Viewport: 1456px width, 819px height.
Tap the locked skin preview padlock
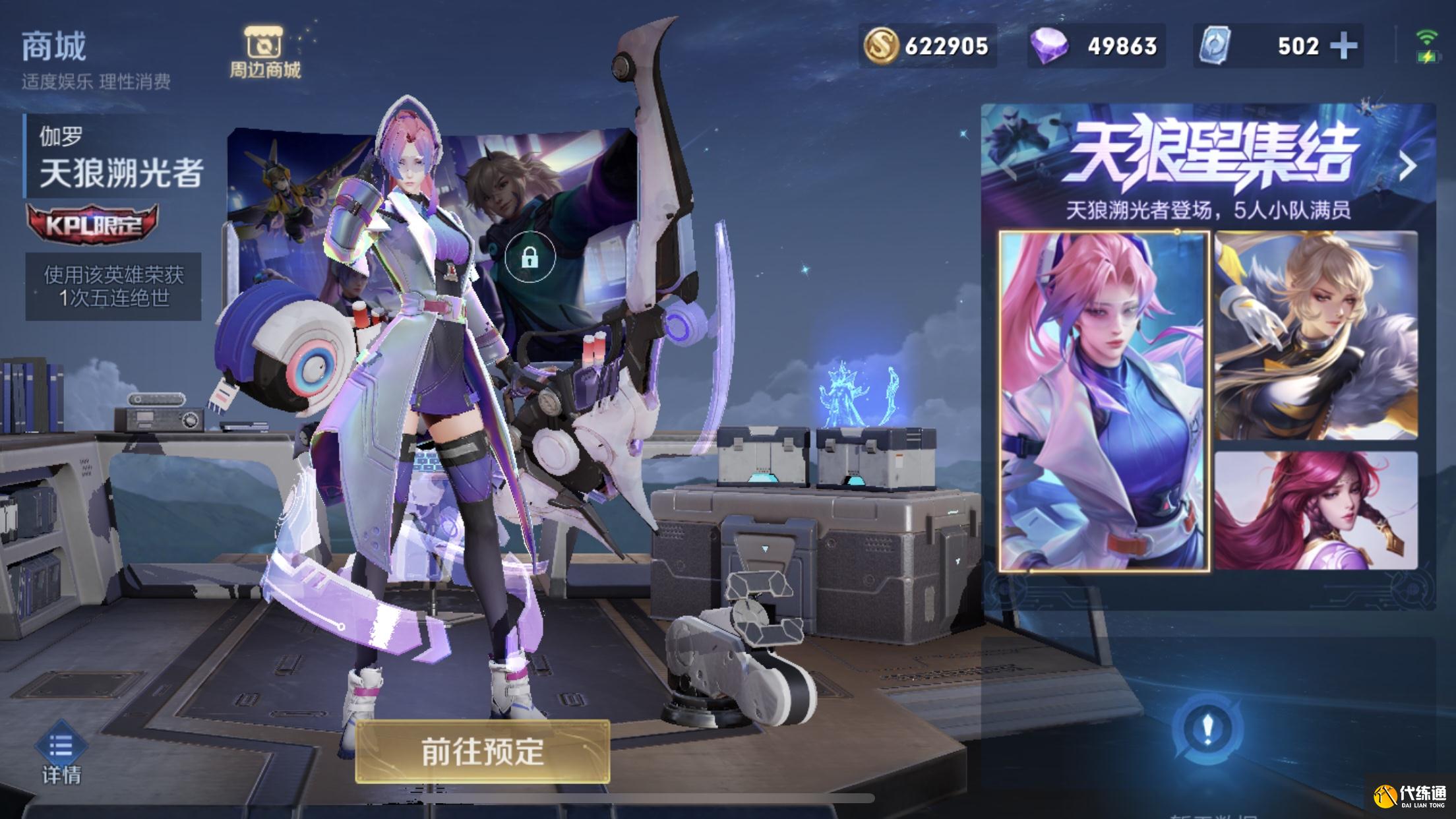(530, 257)
